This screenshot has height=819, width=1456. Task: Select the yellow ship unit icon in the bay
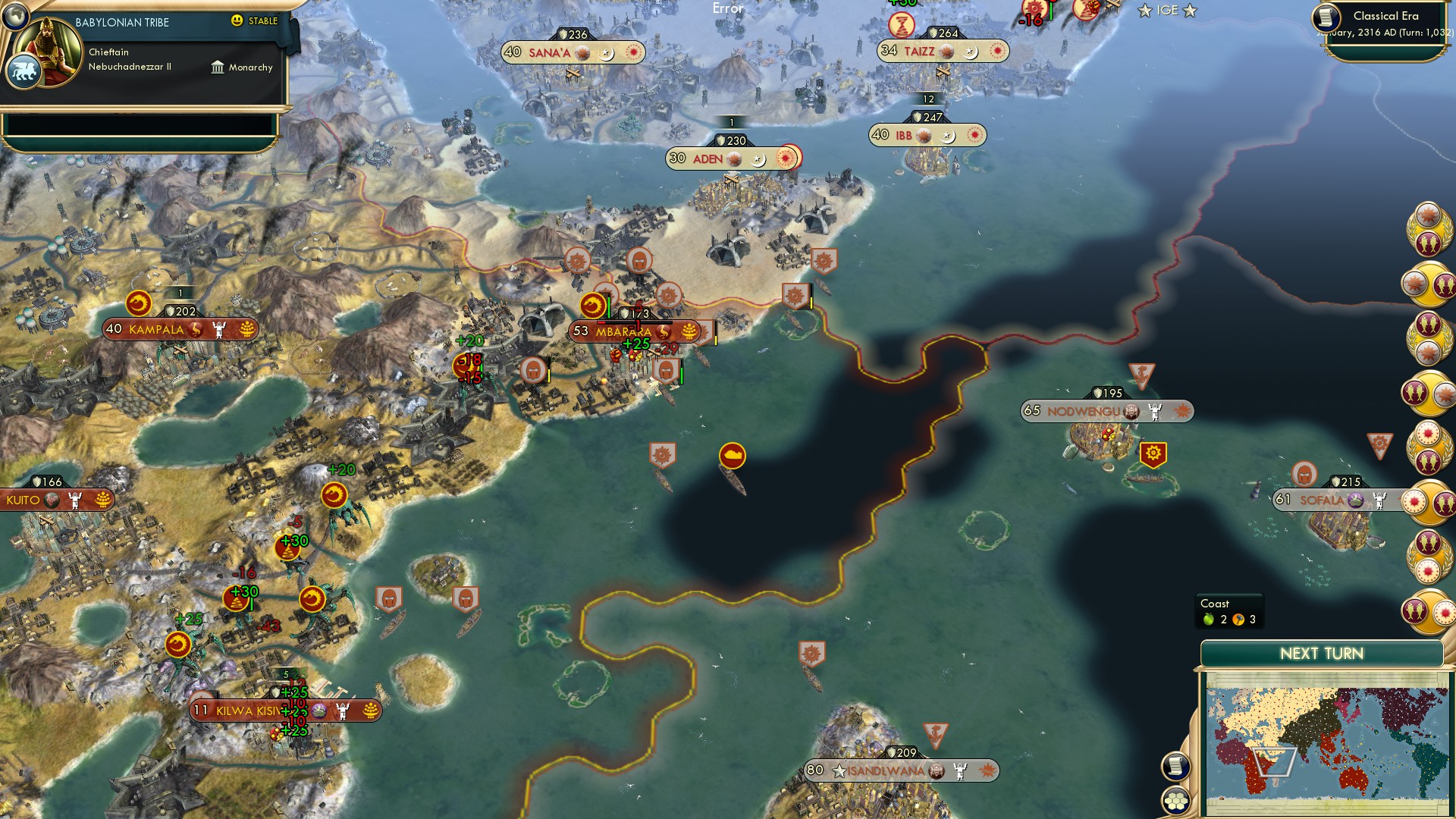pos(731,456)
